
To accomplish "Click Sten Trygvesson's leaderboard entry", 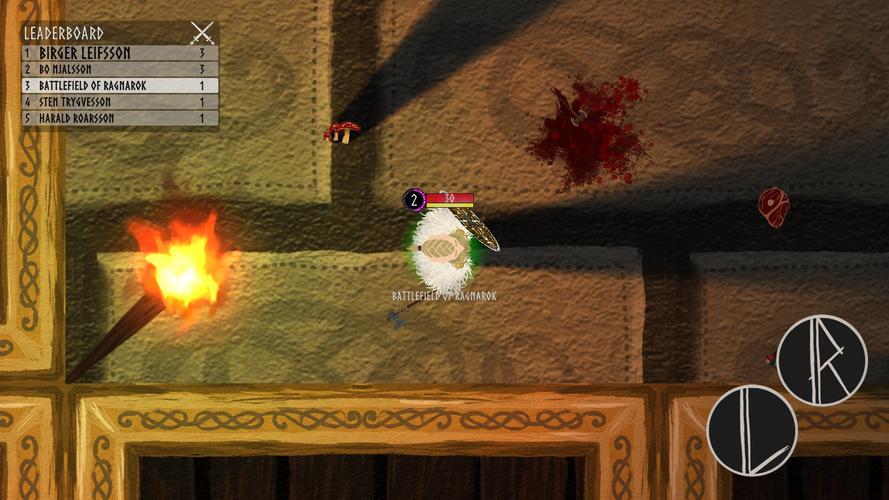I will tap(120, 102).
